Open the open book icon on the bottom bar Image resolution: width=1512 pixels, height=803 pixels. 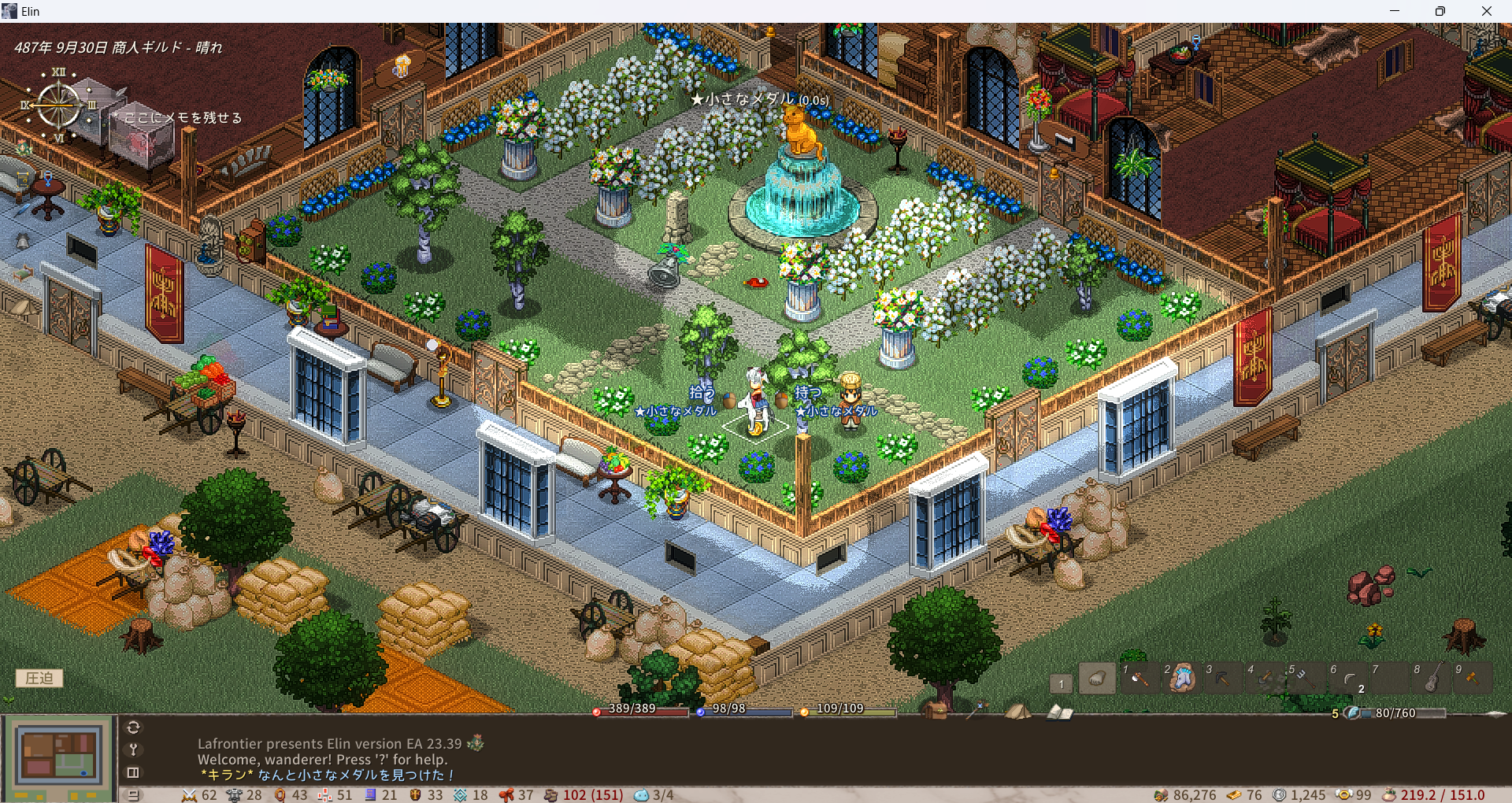[1059, 712]
